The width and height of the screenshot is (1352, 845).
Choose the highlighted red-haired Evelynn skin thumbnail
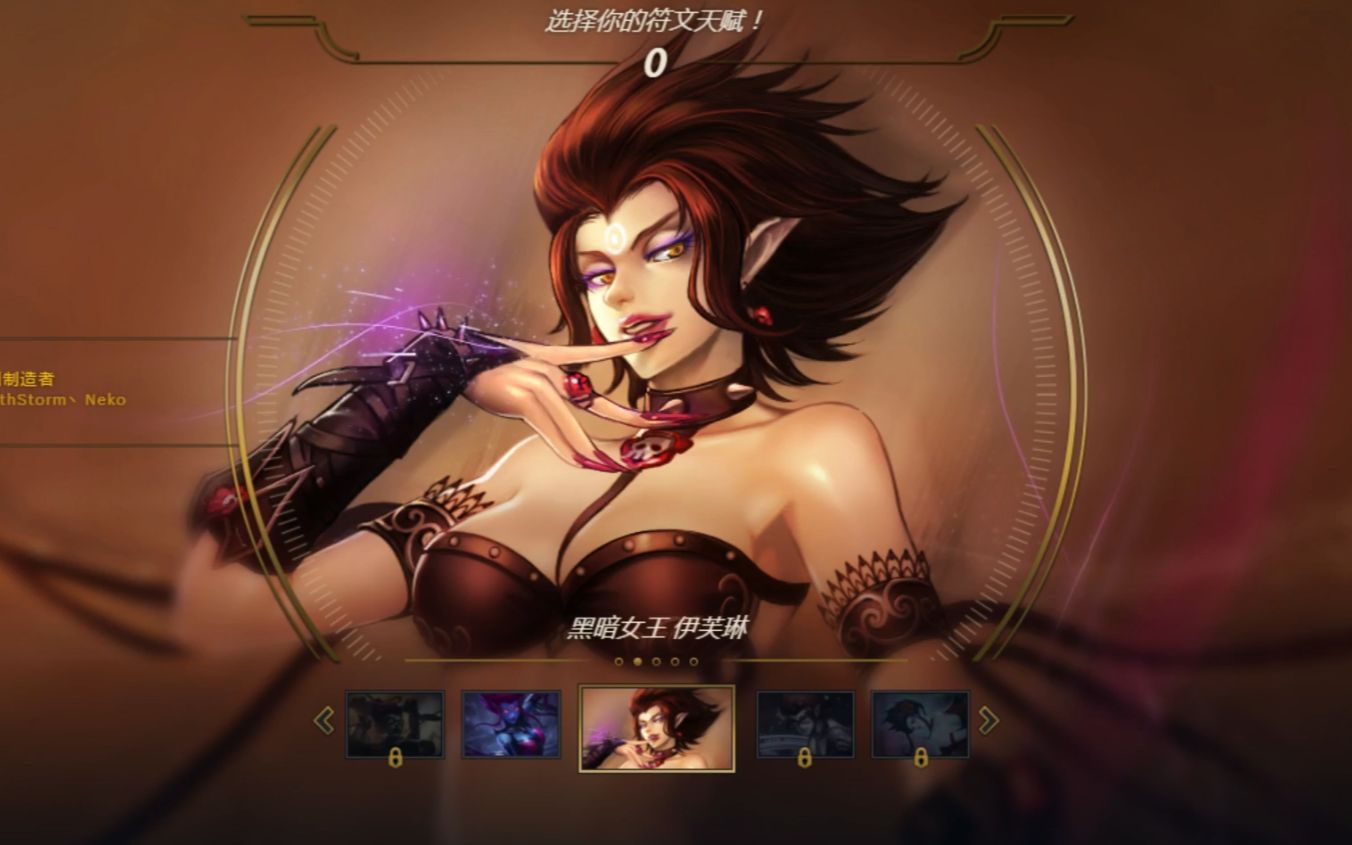click(x=657, y=727)
